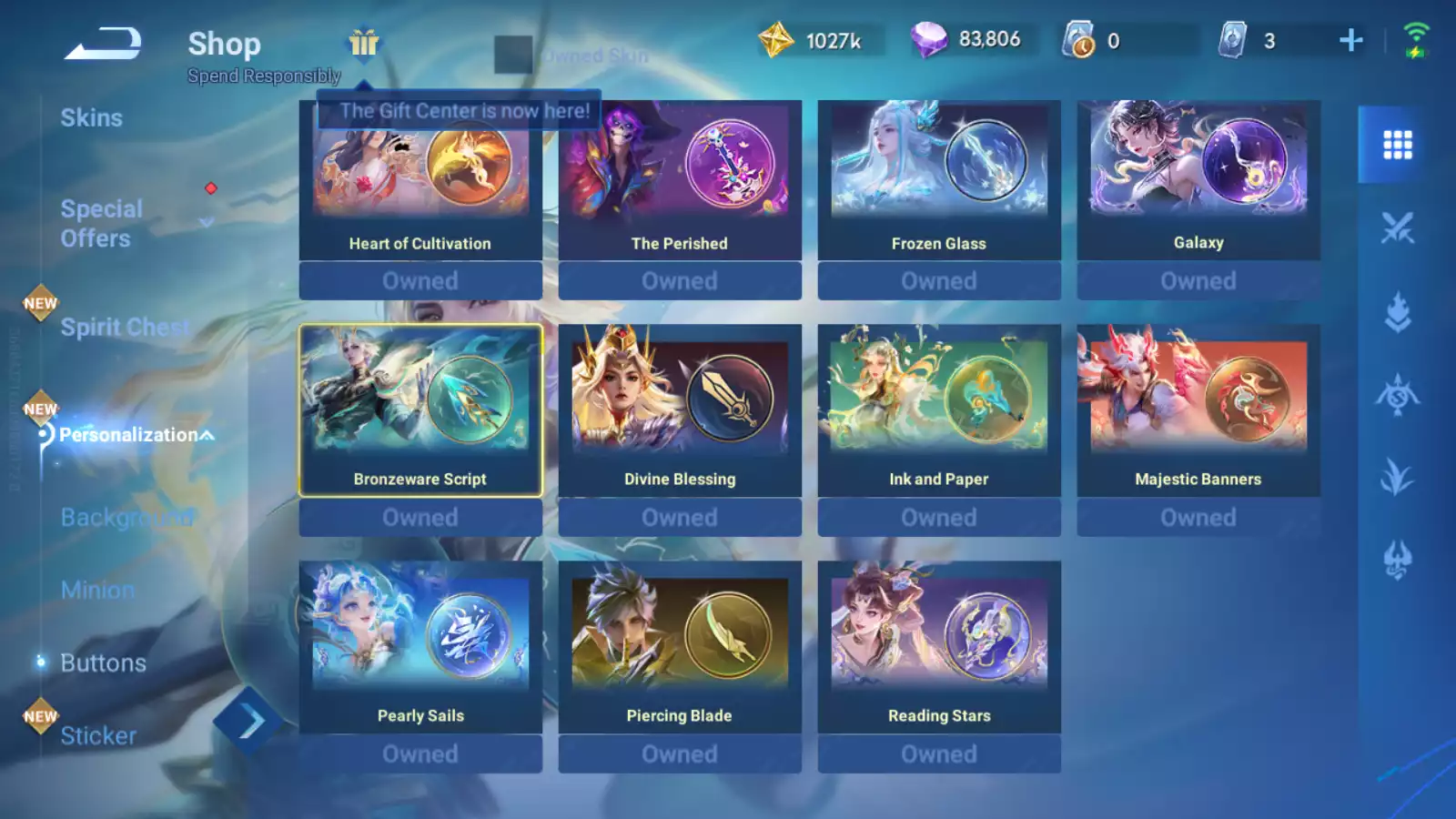Pick the Galaxy item card
Image resolution: width=1456 pixels, height=819 pixels.
pos(1198,182)
